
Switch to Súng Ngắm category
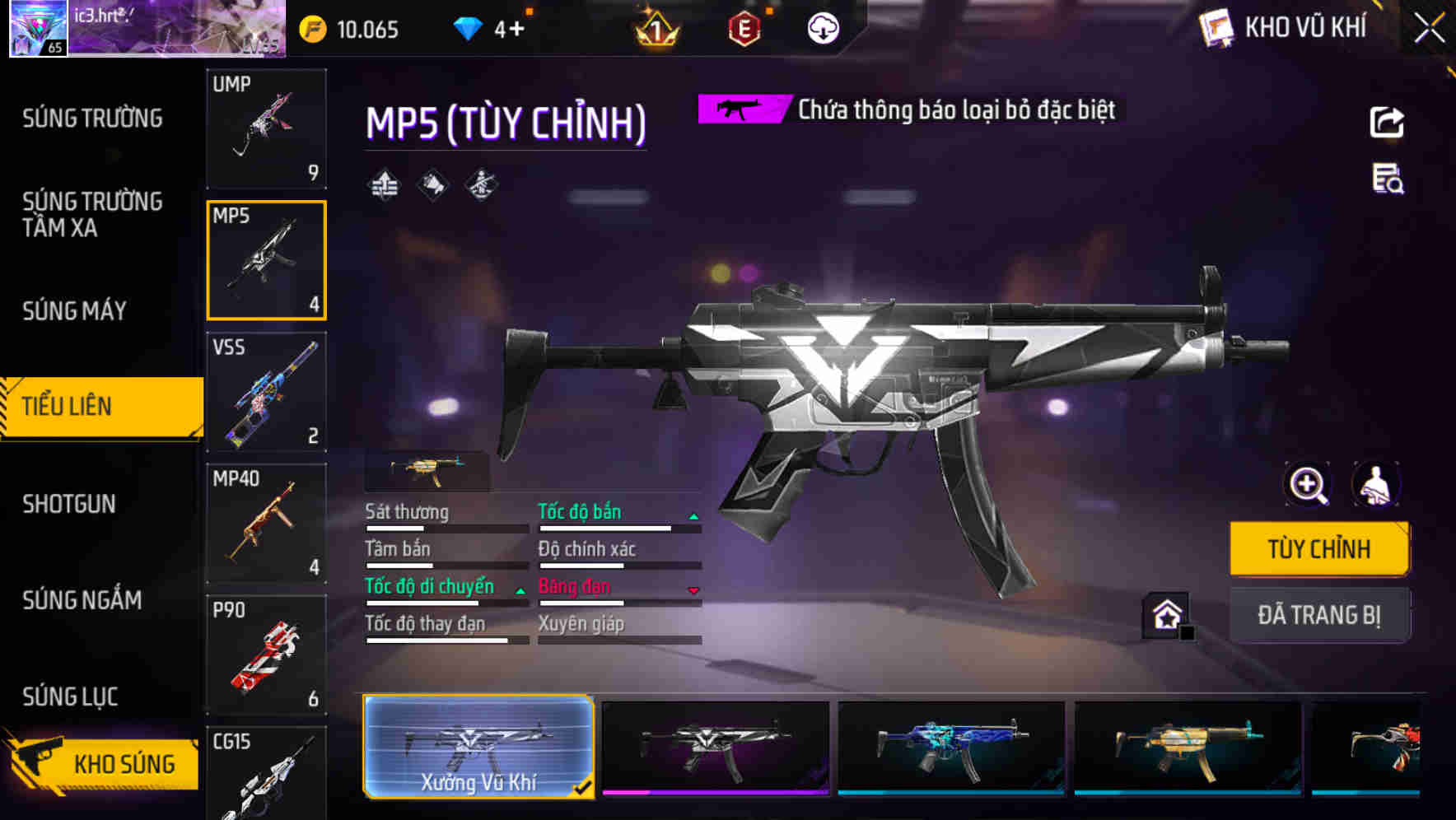pos(82,600)
